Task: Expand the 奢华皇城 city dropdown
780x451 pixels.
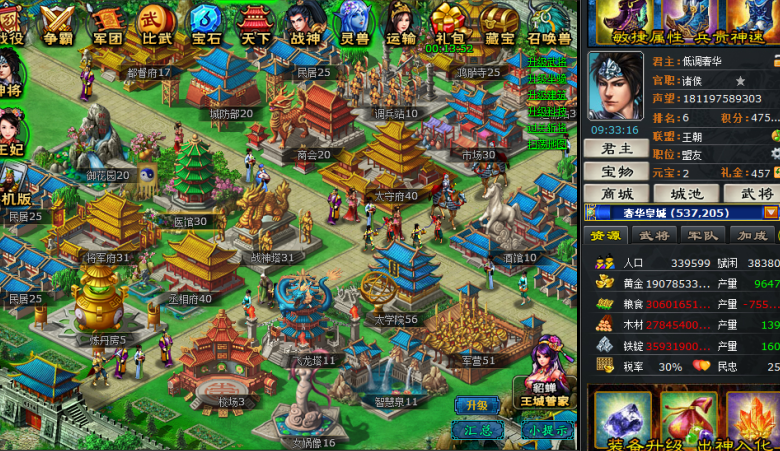Action: [771, 212]
